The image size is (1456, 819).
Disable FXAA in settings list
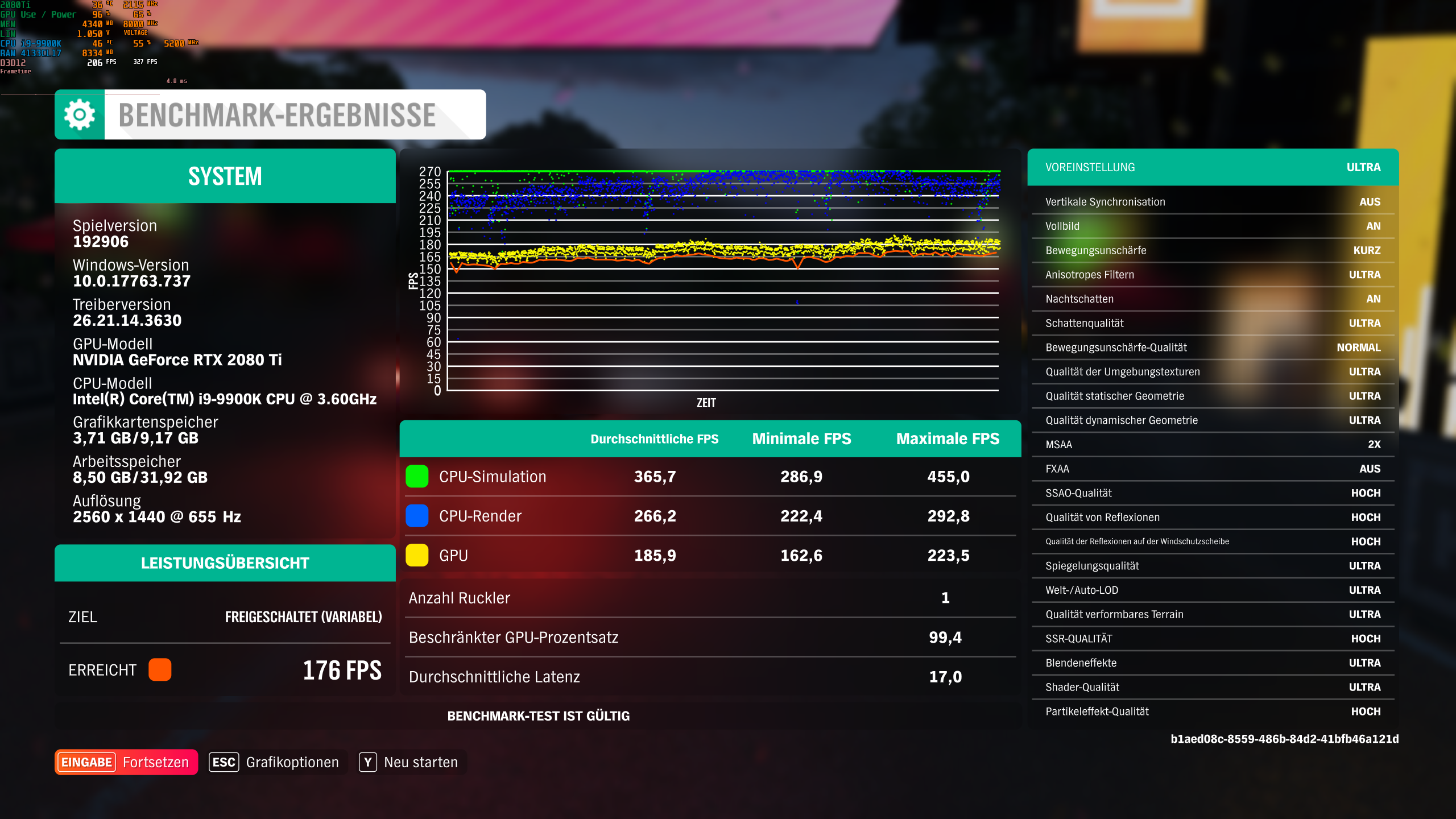[1211, 469]
